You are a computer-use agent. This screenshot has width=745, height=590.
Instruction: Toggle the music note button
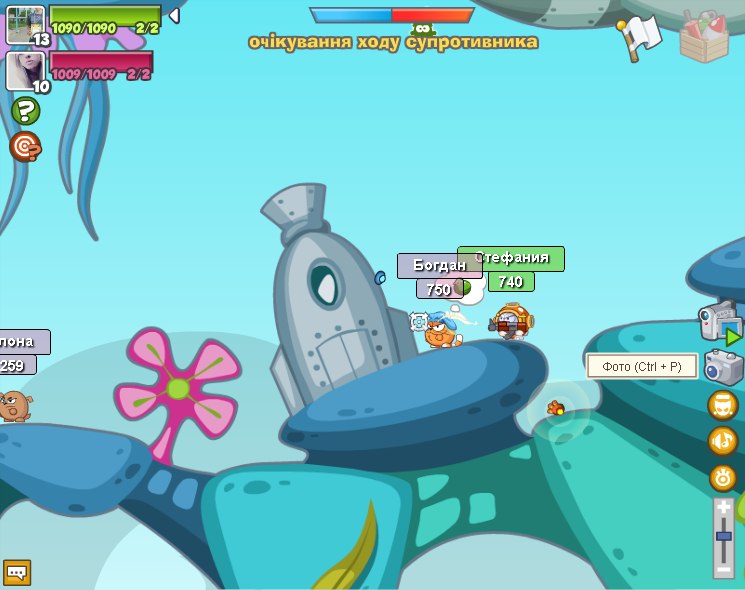point(722,440)
